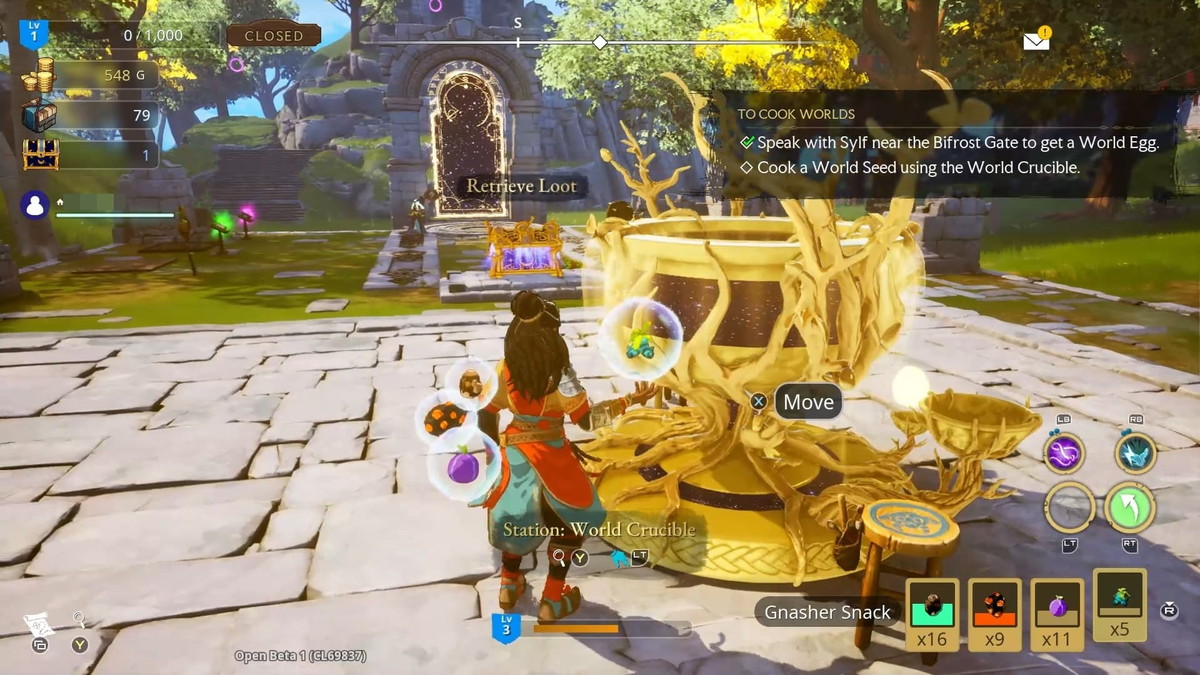Click the CLOSED shop status sign
The image size is (1200, 675).
coord(273,35)
